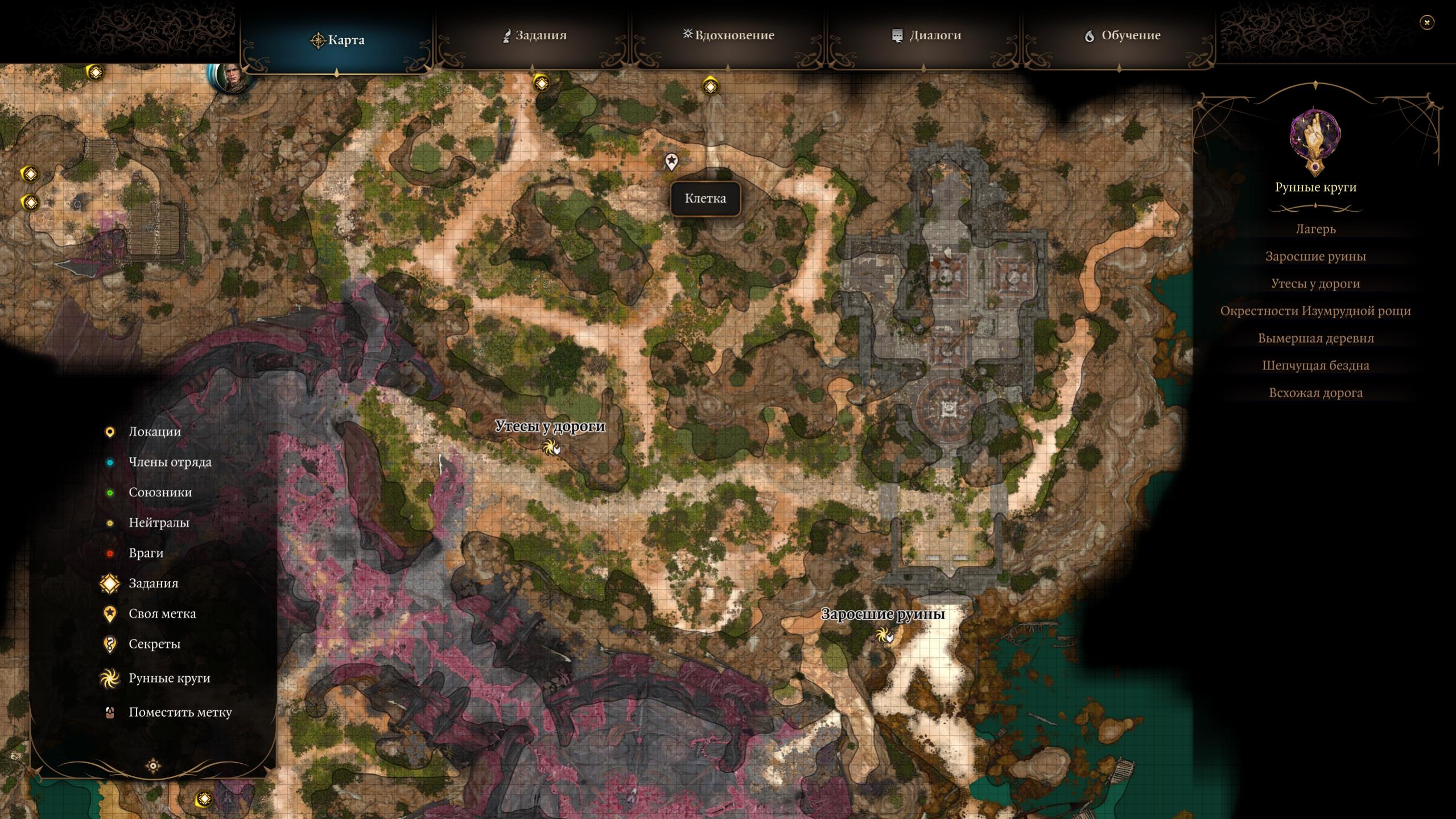Click the party member portrait on map
This screenshot has height=819, width=1456.
click(x=232, y=77)
